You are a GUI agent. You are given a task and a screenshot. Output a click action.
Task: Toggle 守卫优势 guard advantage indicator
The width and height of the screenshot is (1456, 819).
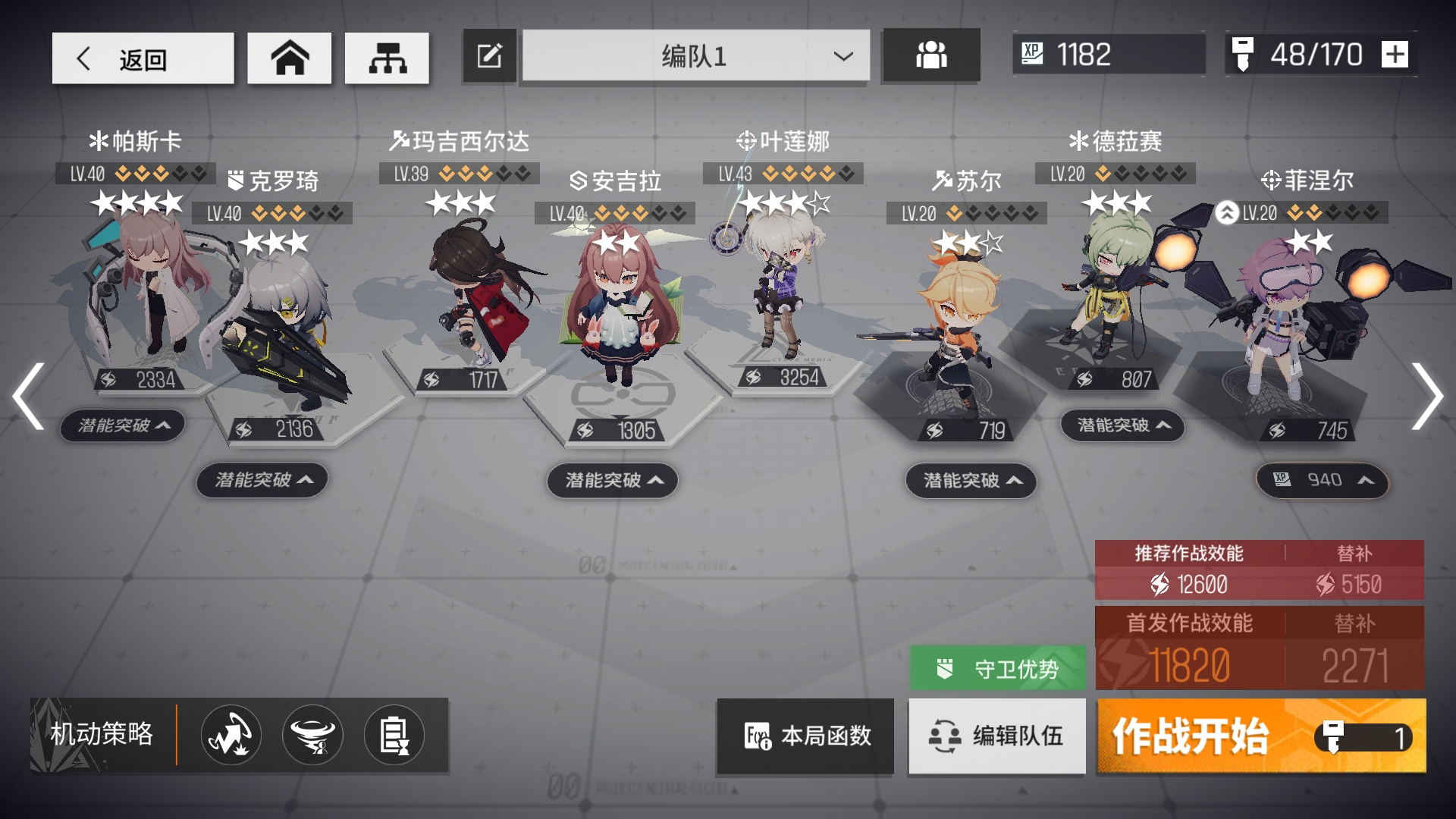coord(997,668)
